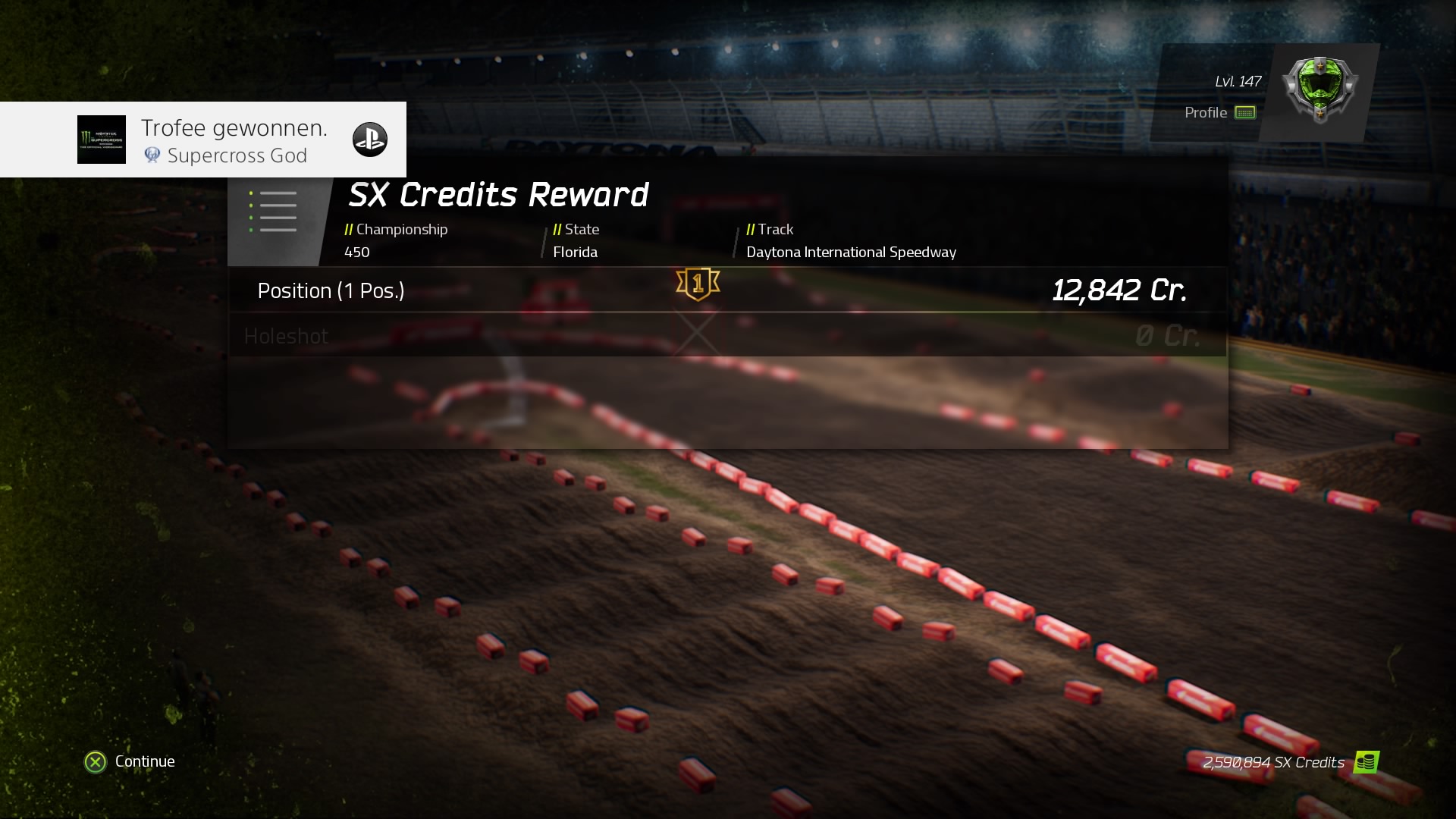Screen dimensions: 1456x819
Task: Click the Lvl. 147 level indicator
Action: tap(1236, 81)
